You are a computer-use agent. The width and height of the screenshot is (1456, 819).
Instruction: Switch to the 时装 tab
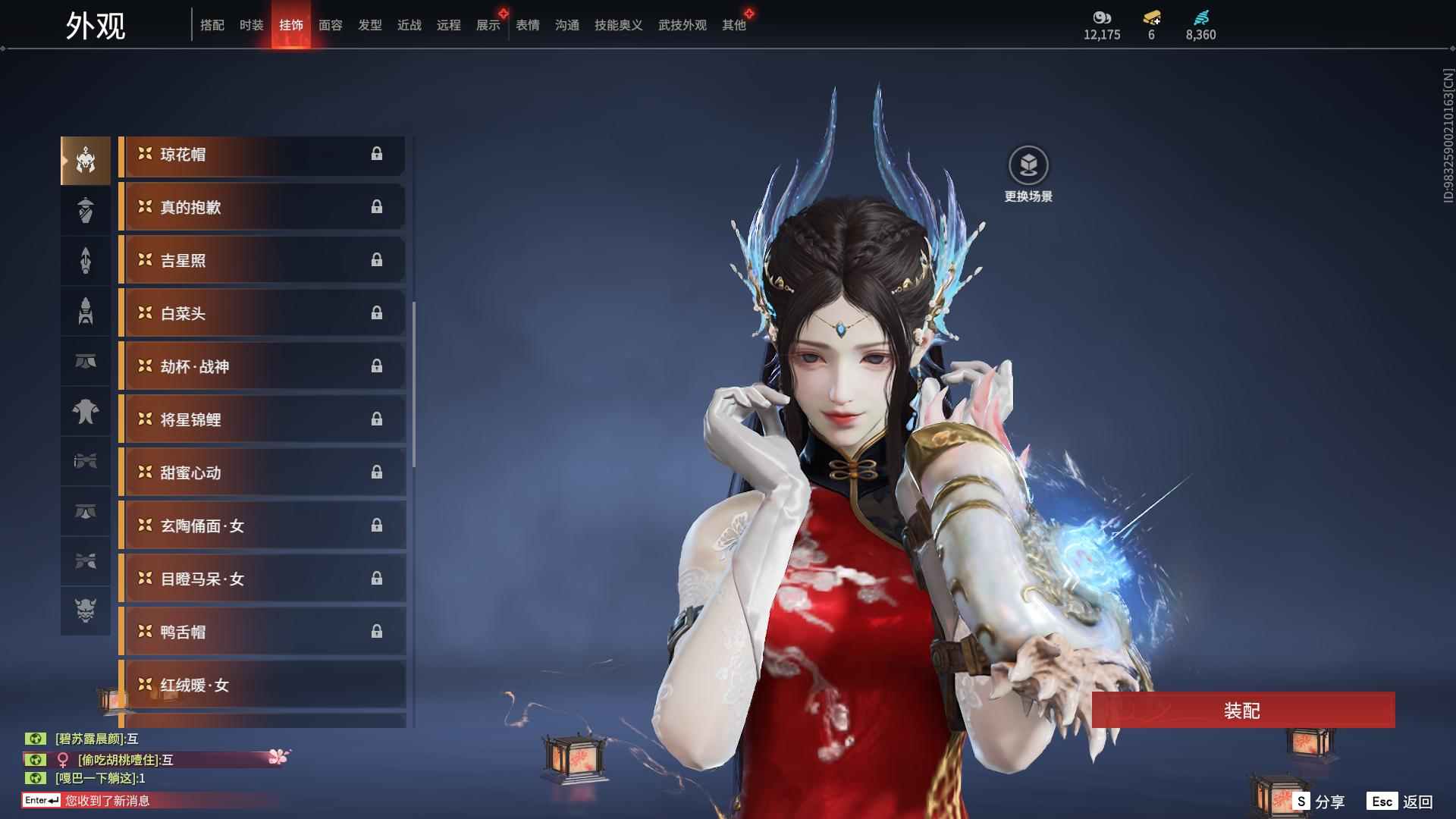[250, 24]
